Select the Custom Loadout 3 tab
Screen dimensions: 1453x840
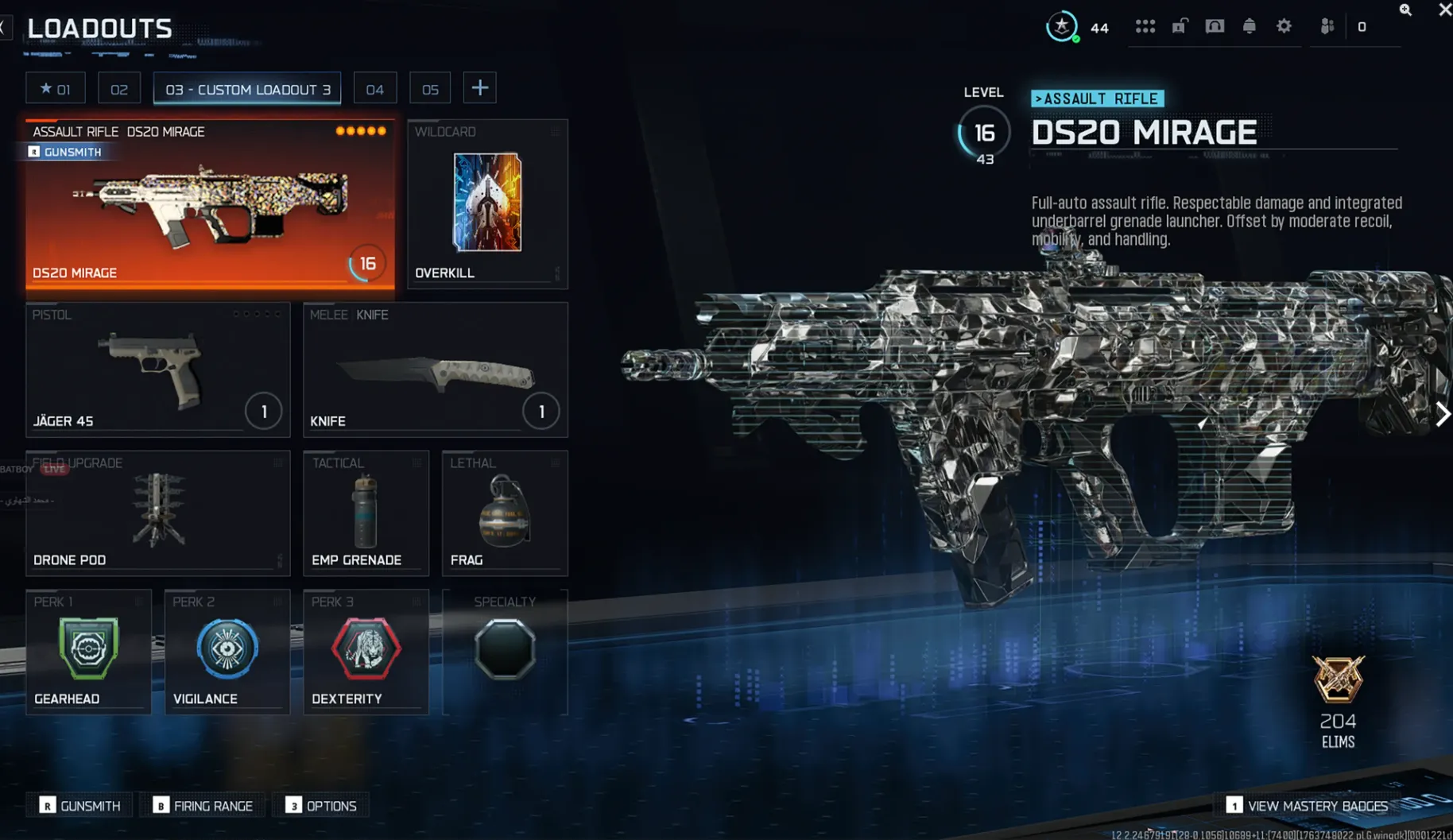pos(246,89)
